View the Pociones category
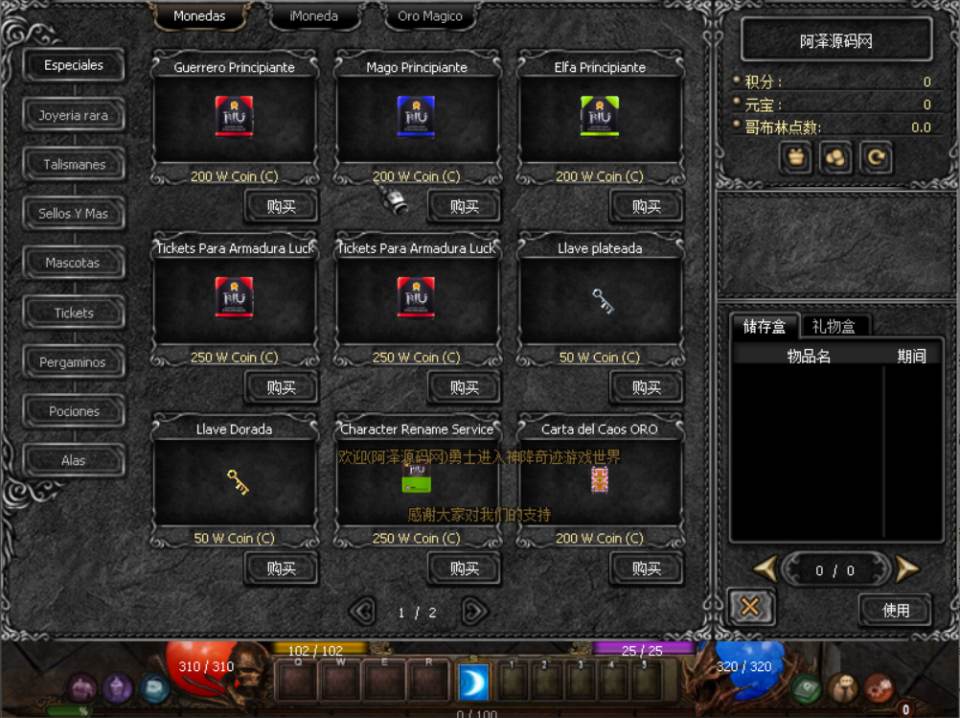Image resolution: width=960 pixels, height=718 pixels. click(x=73, y=411)
